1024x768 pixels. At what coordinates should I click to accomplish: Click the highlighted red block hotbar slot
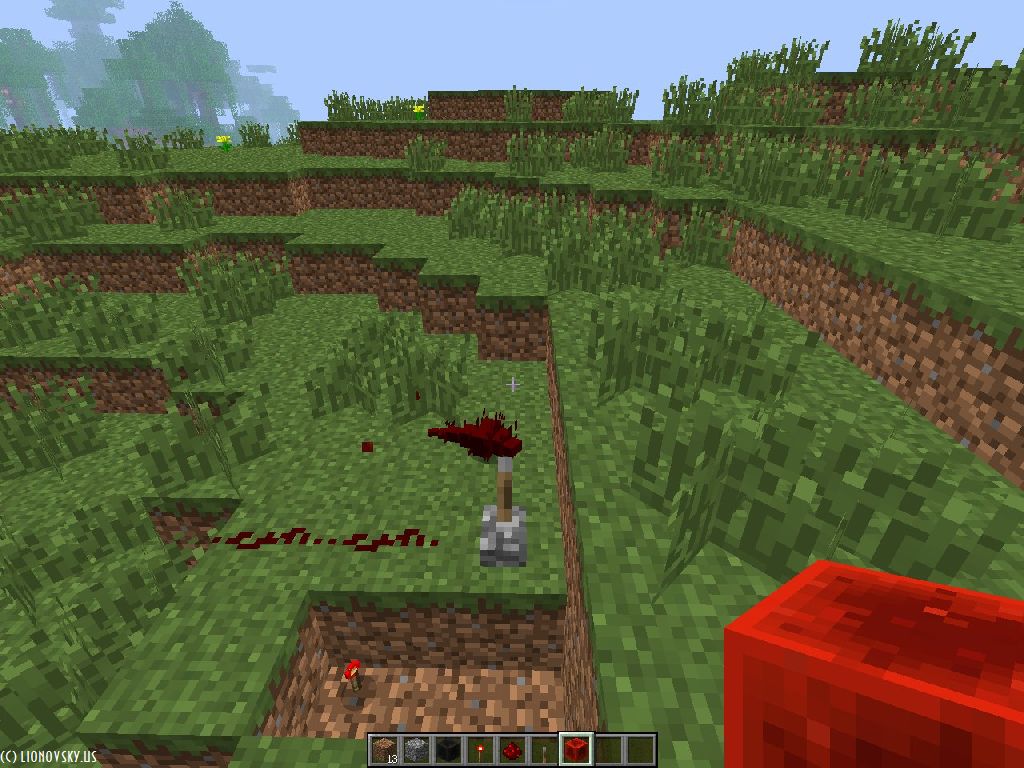(575, 749)
